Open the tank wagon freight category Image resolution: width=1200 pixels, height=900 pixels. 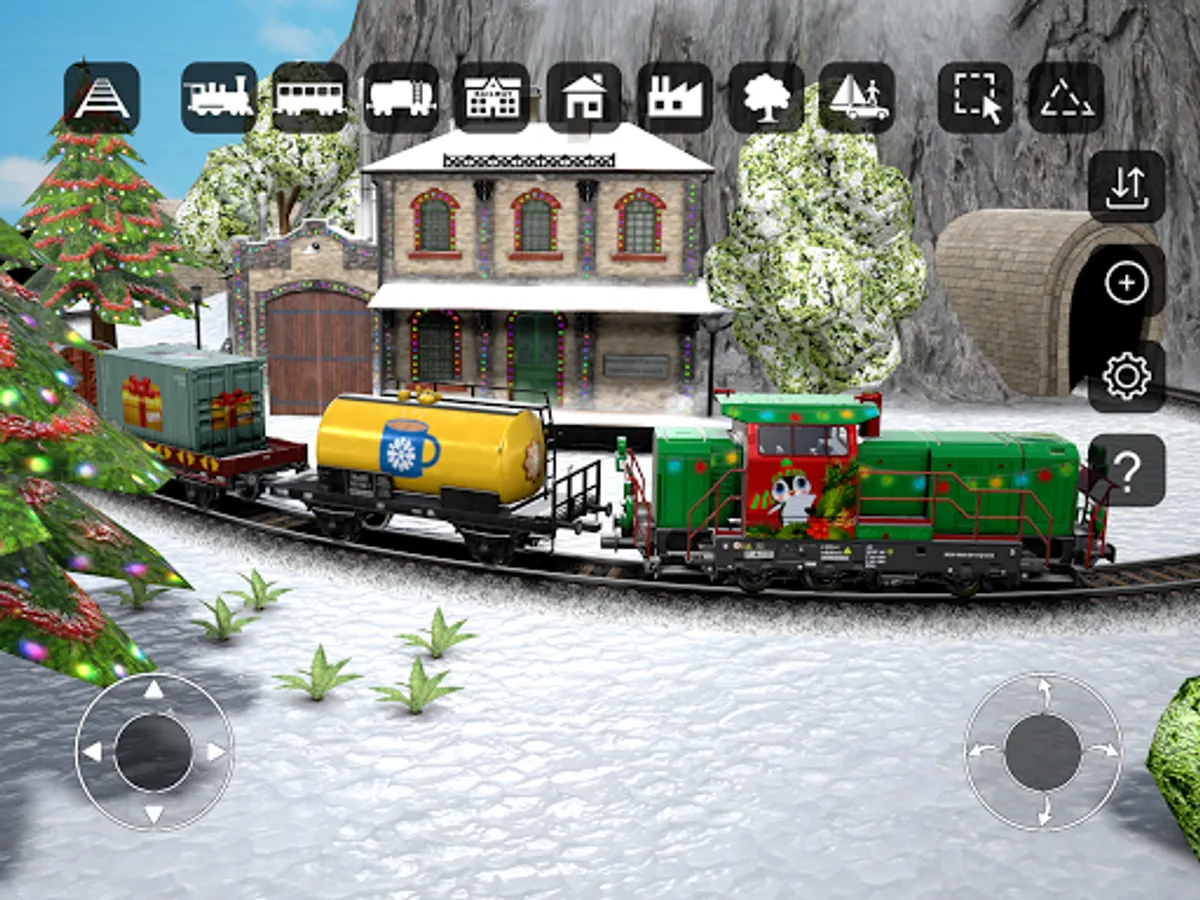[x=401, y=97]
